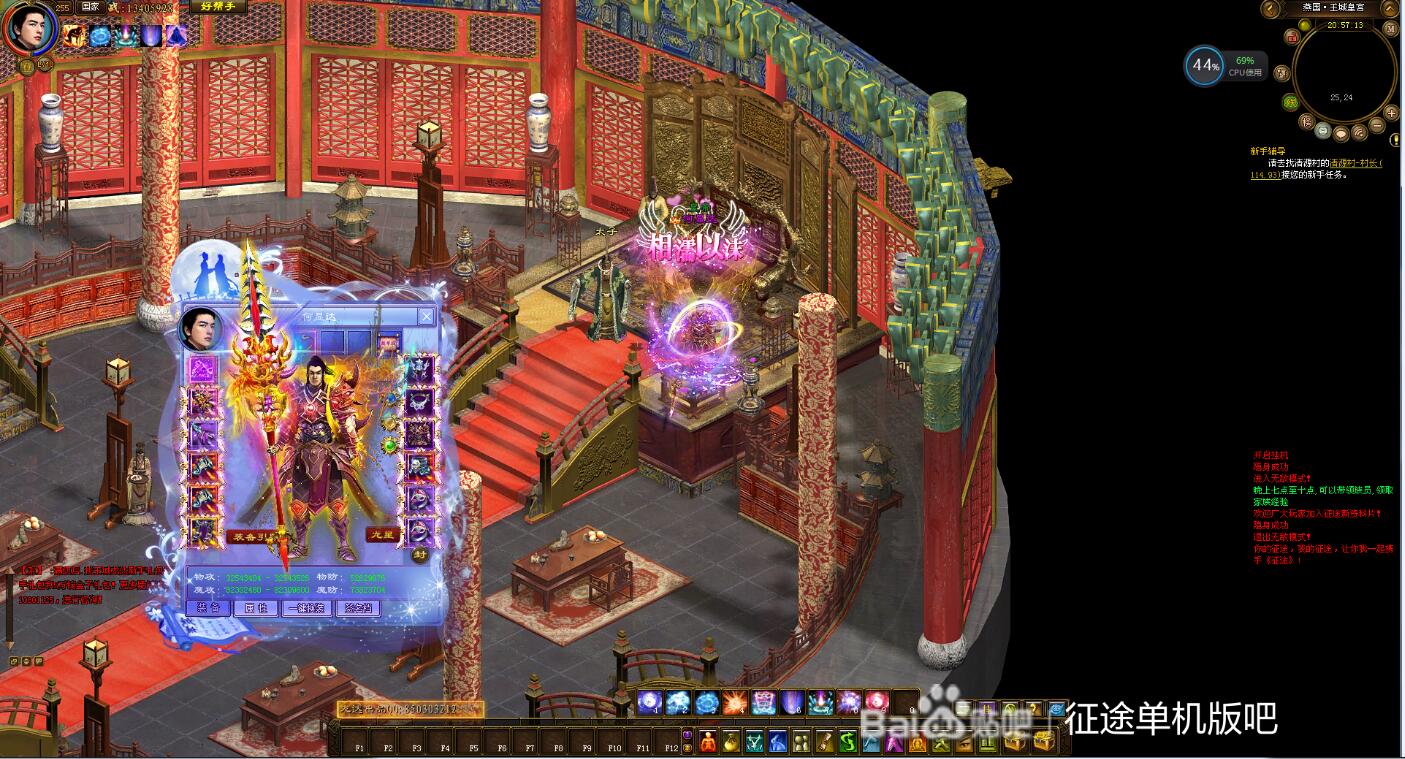This screenshot has height=759, width=1405.
Task: Open the world map with M button
Action: coord(1390,27)
